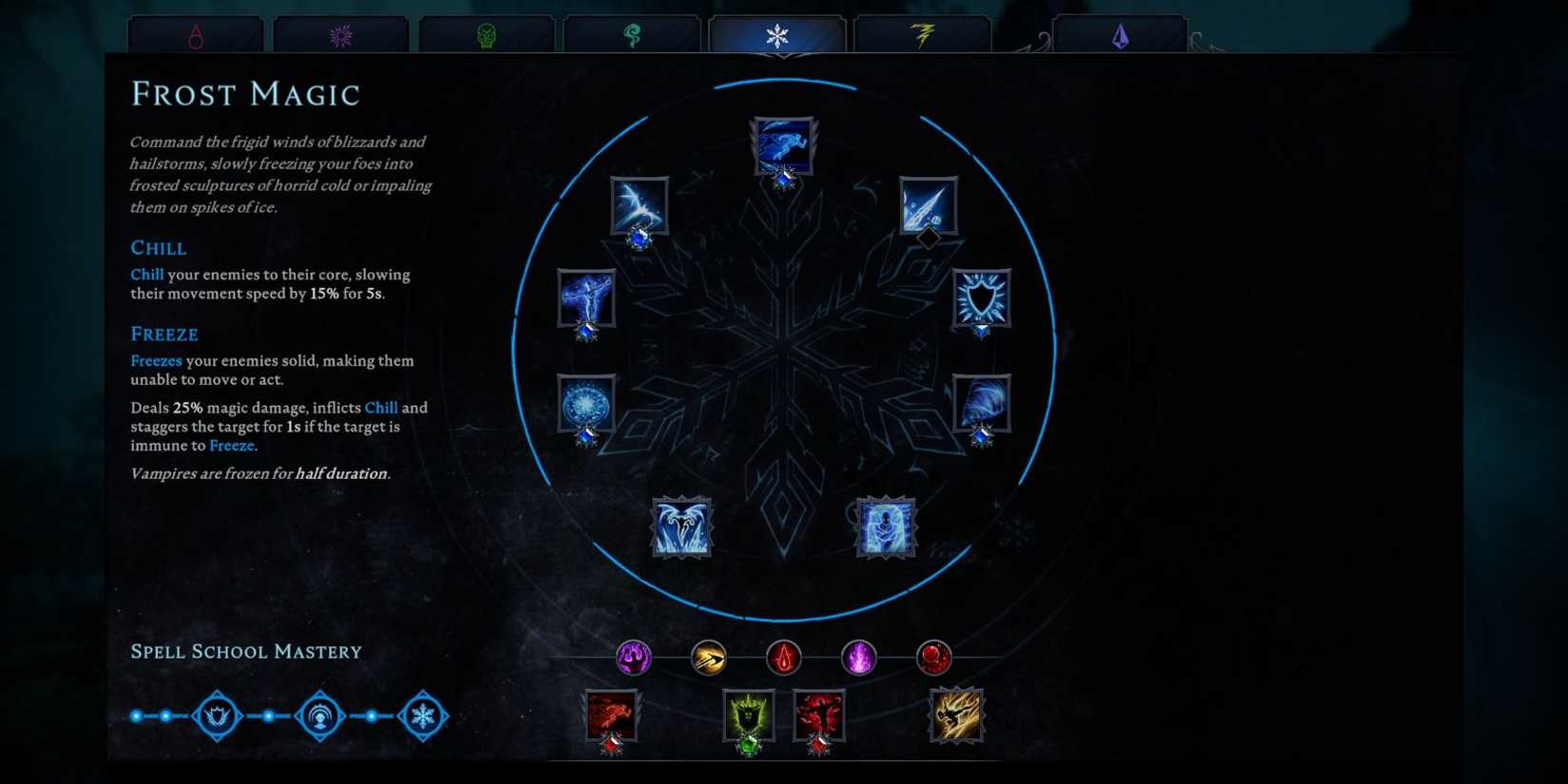Open the Unholy skull school tab

tap(487, 31)
